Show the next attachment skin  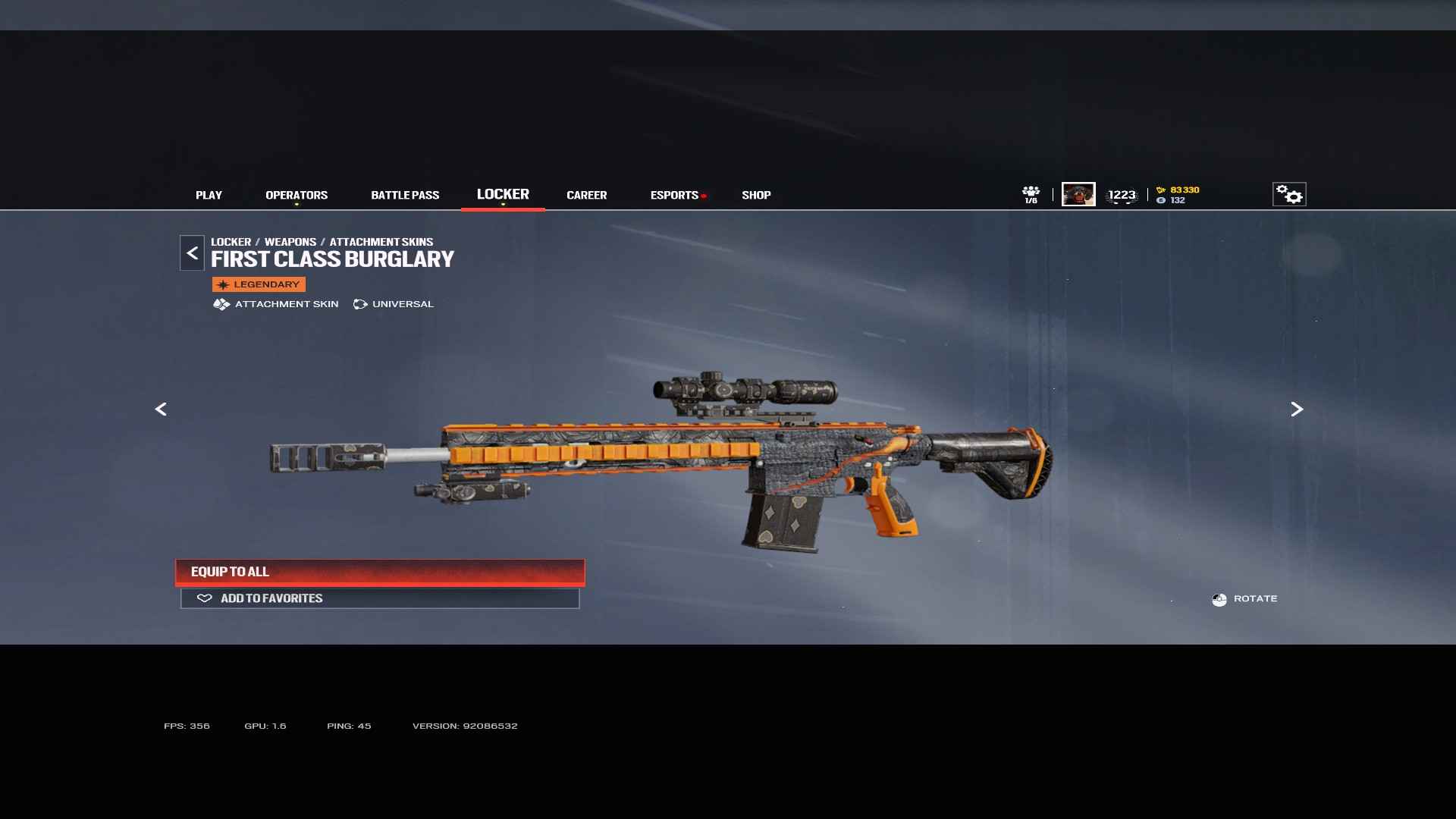(1297, 409)
